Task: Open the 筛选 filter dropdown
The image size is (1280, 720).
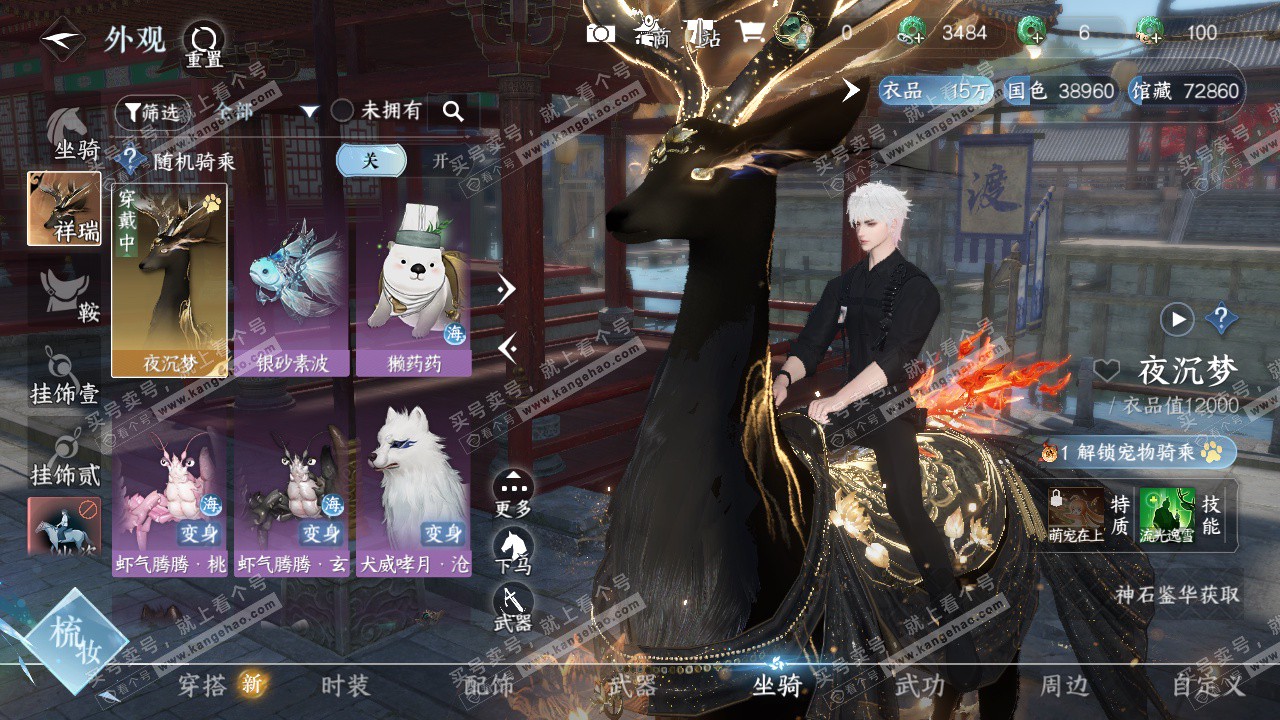Action: [x=152, y=112]
